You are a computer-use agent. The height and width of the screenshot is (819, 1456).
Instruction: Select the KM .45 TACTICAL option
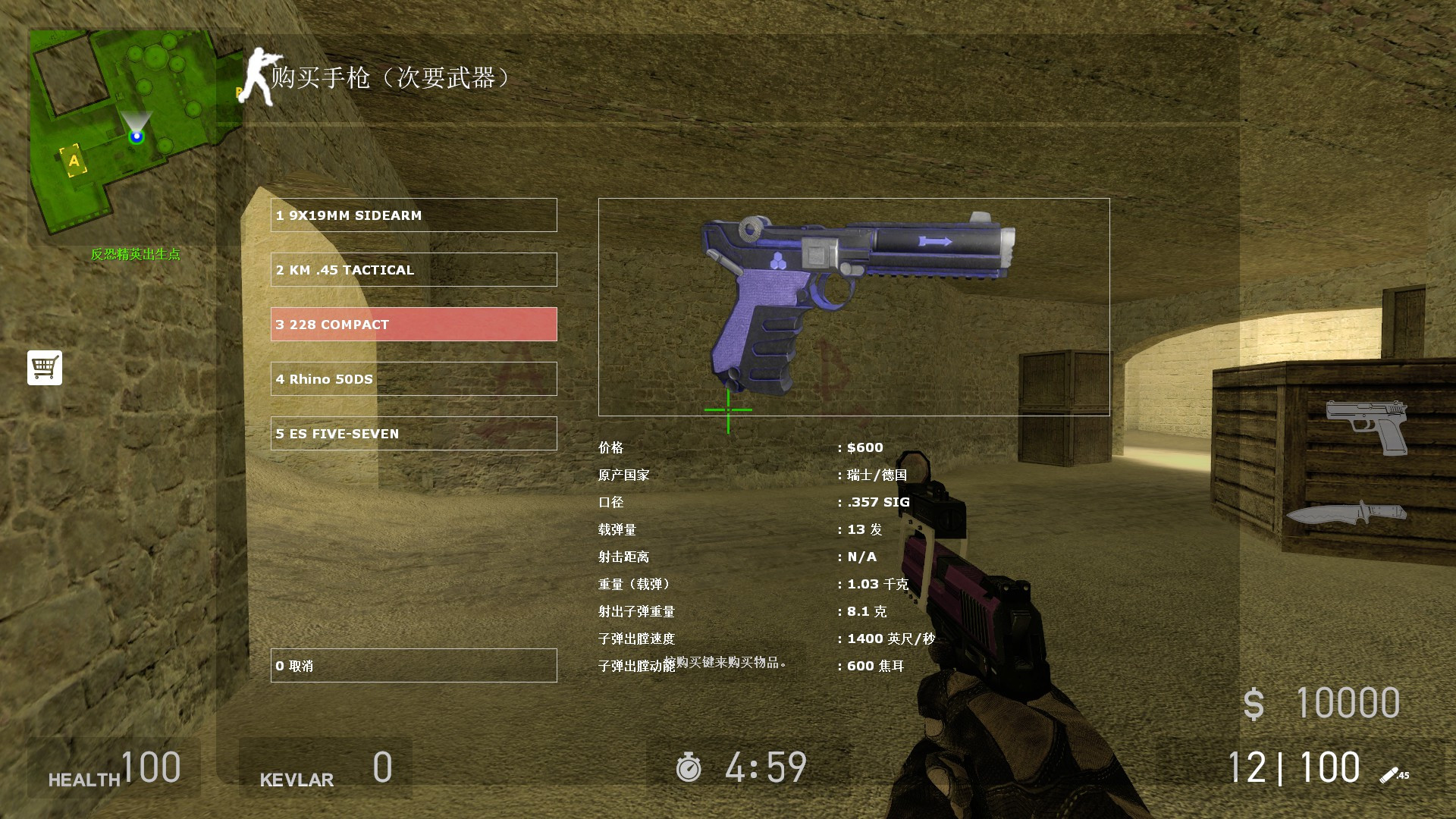coord(413,269)
